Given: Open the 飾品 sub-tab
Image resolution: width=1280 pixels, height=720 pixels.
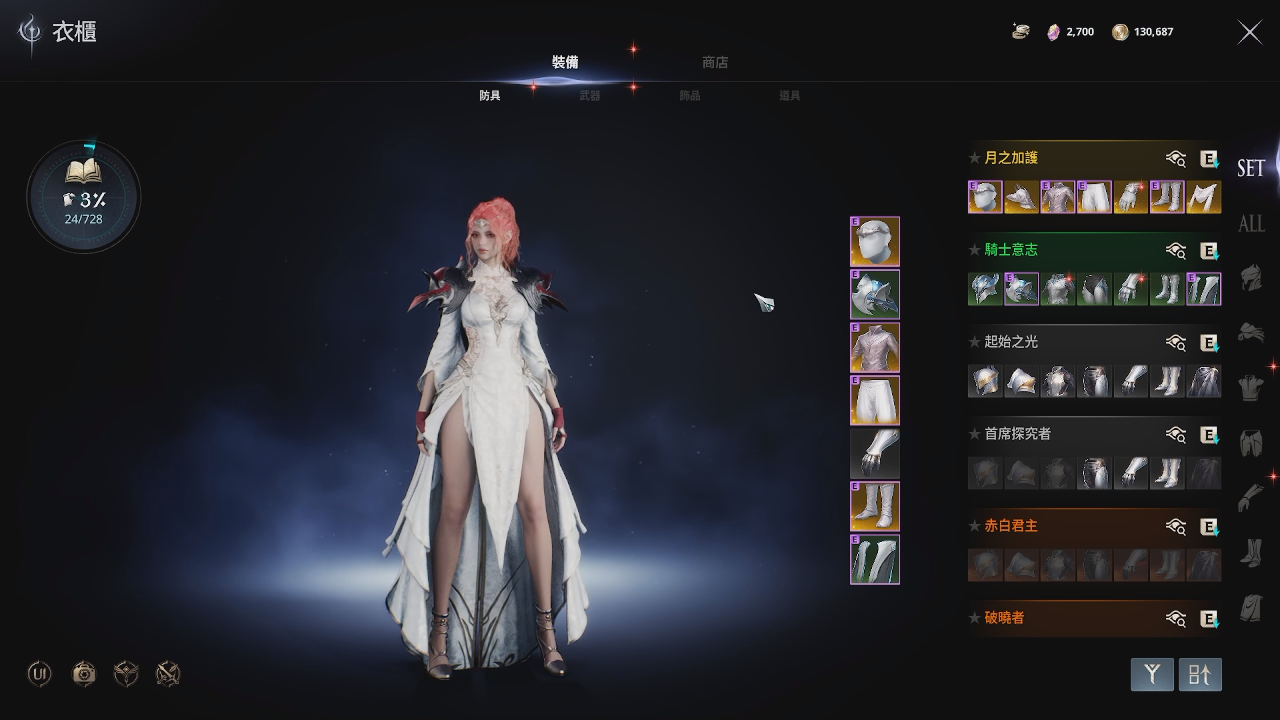Looking at the screenshot, I should coord(690,96).
